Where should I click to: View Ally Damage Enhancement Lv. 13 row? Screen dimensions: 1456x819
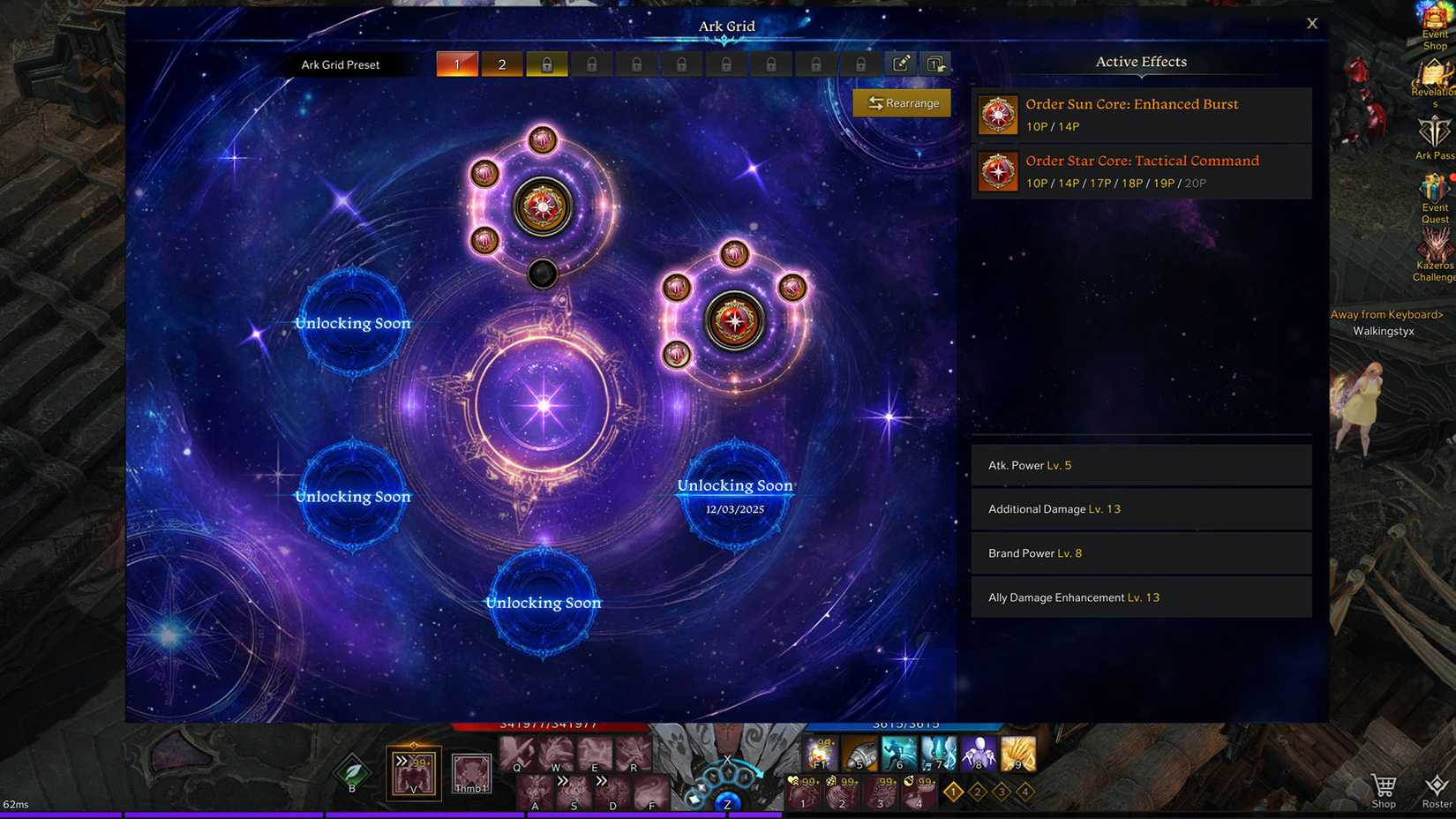tap(1141, 597)
